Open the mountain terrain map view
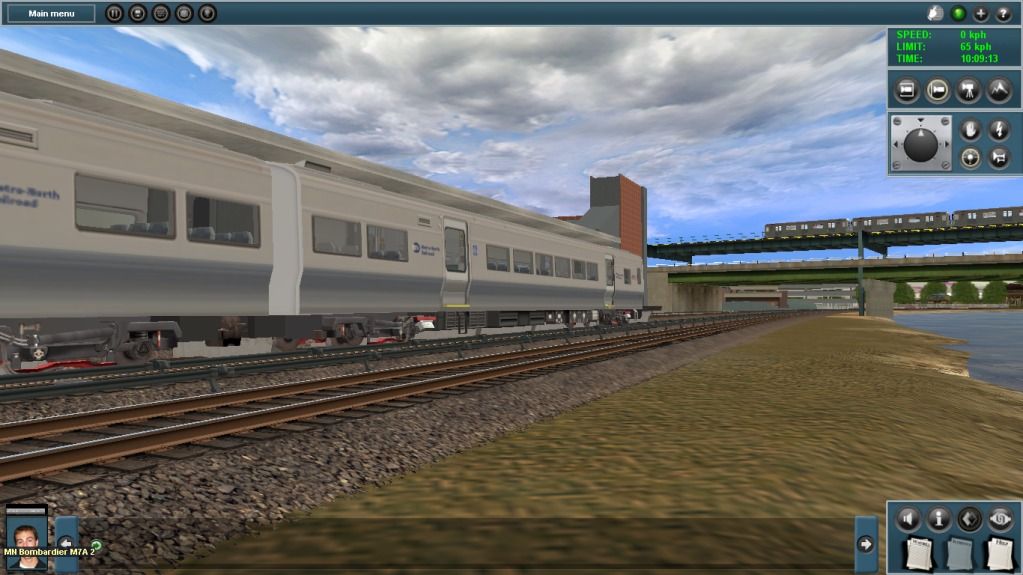Viewport: 1023px width, 575px height. pyautogui.click(x=998, y=91)
